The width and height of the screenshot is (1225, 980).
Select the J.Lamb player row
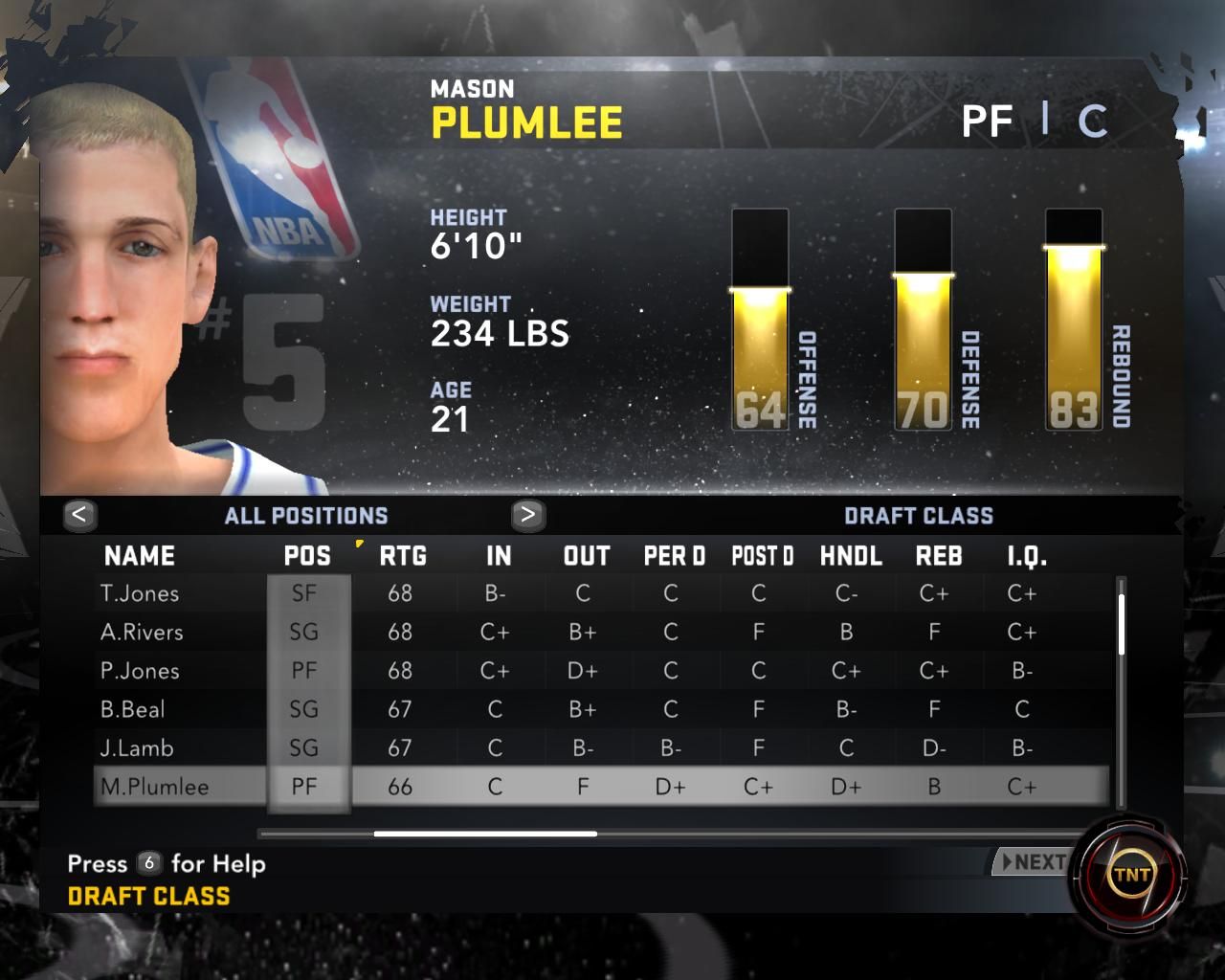[x=137, y=747]
